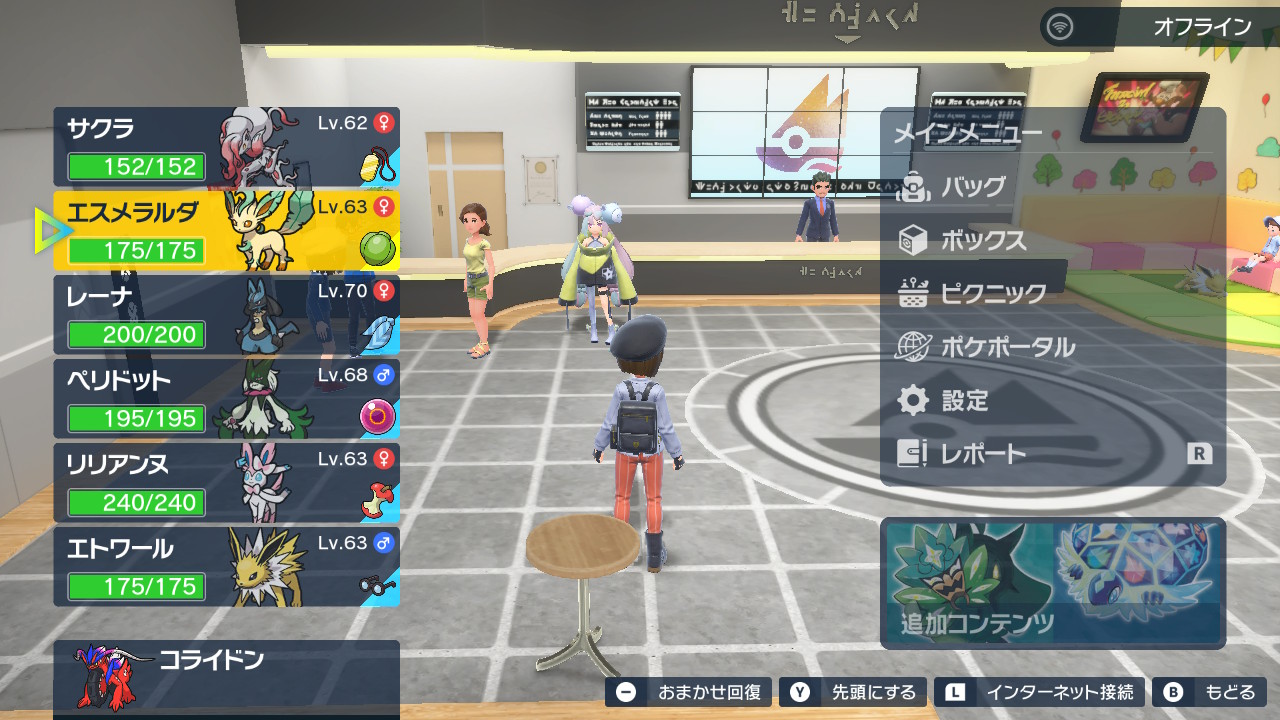Close the menu with もどる

1209,692
